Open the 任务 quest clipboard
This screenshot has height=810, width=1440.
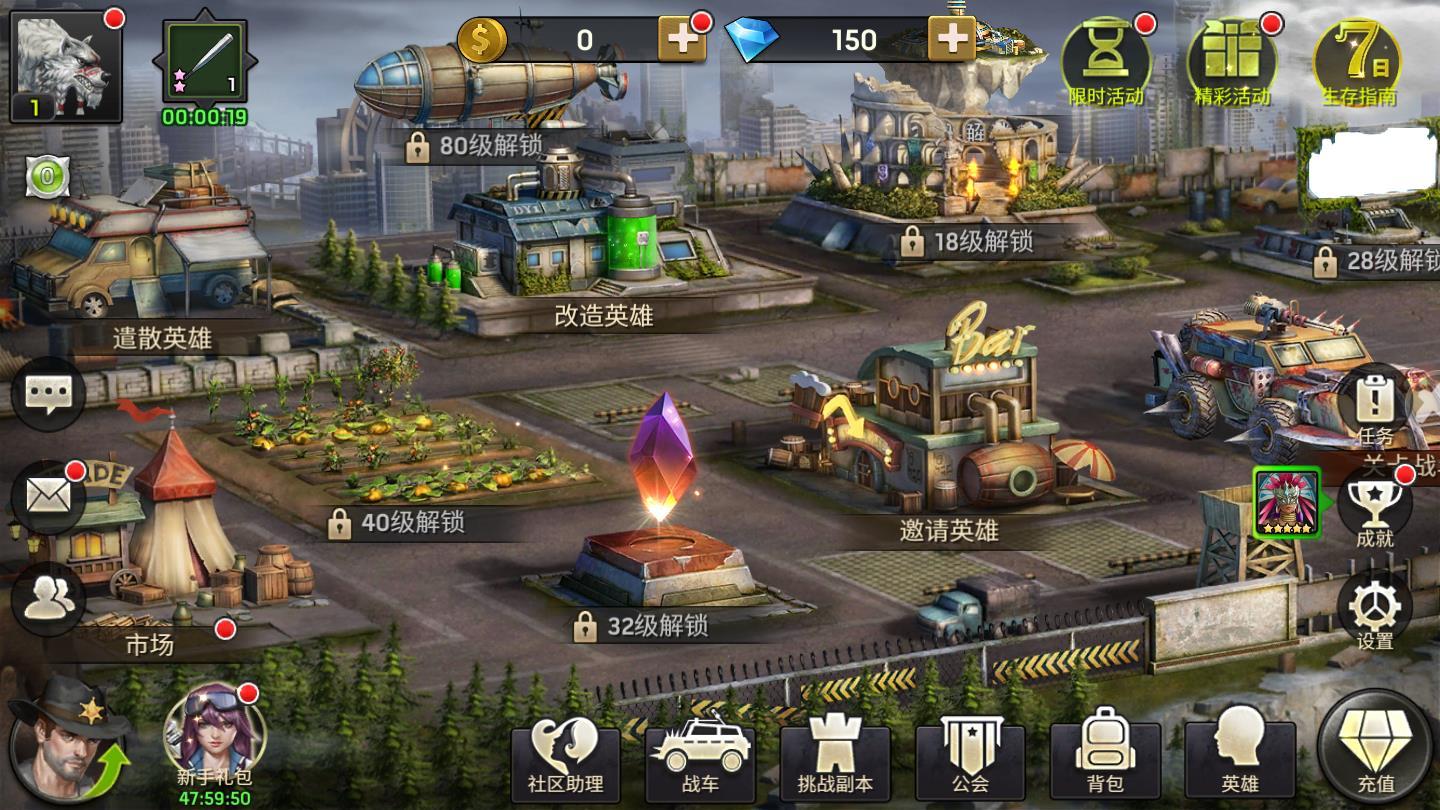(1375, 407)
